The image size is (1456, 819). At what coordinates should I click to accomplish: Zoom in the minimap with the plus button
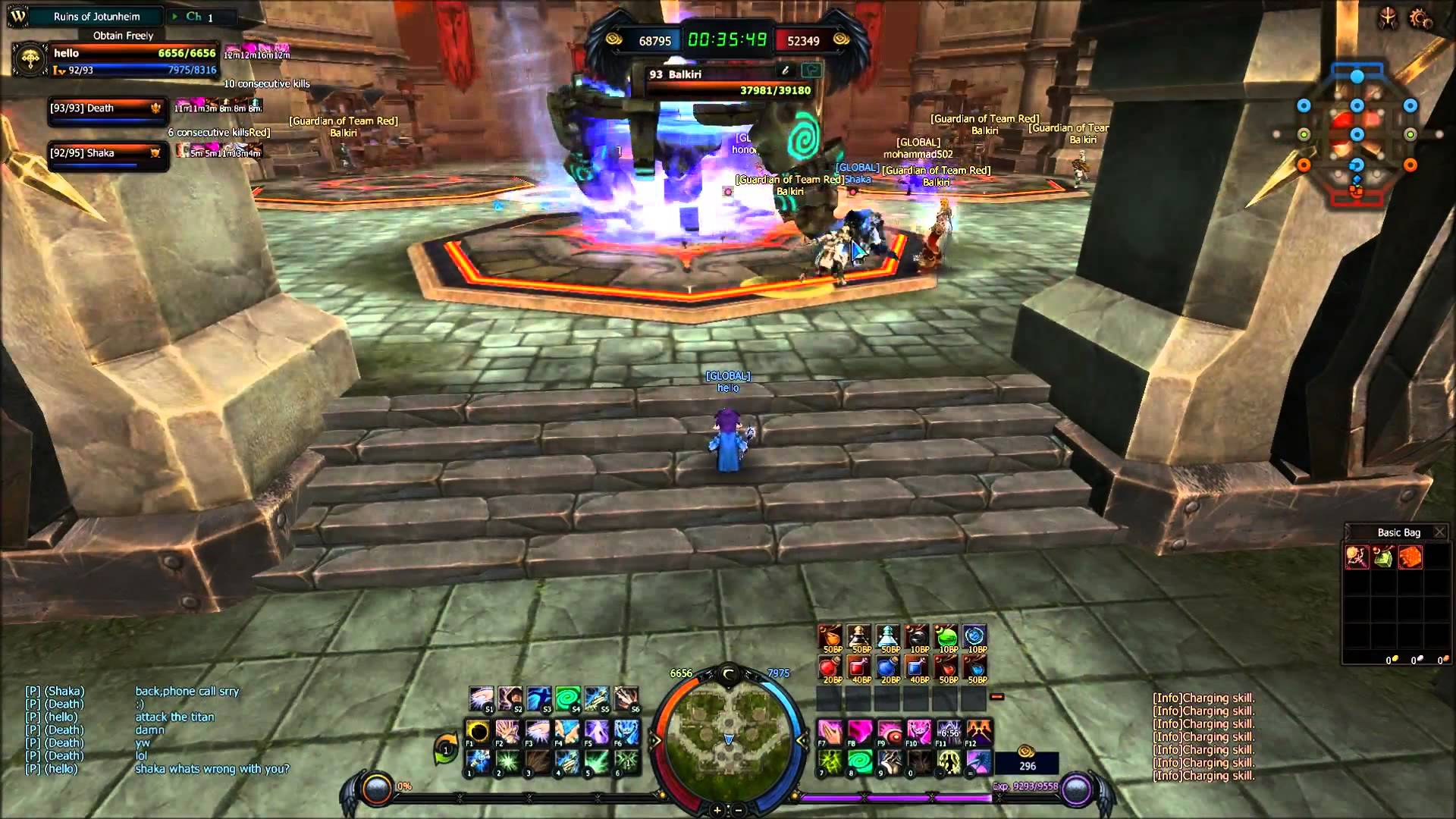pos(717,810)
